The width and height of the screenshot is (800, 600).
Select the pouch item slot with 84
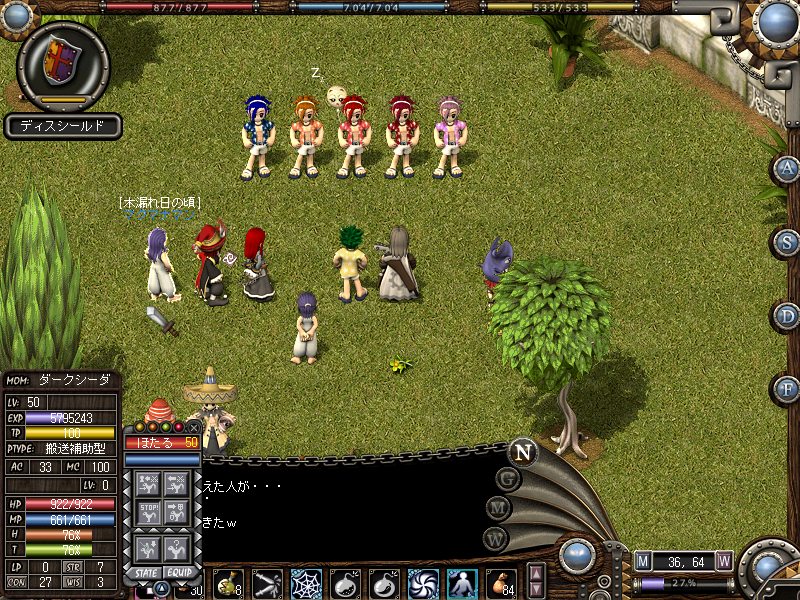[x=500, y=583]
